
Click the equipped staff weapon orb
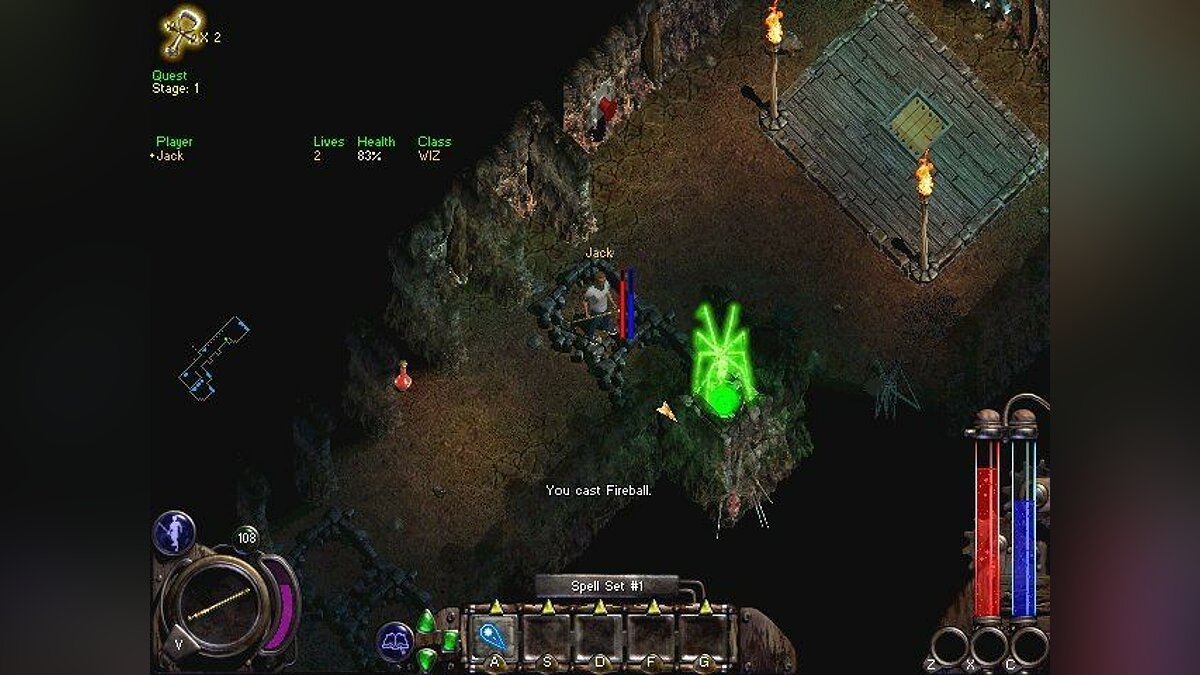coord(217,603)
